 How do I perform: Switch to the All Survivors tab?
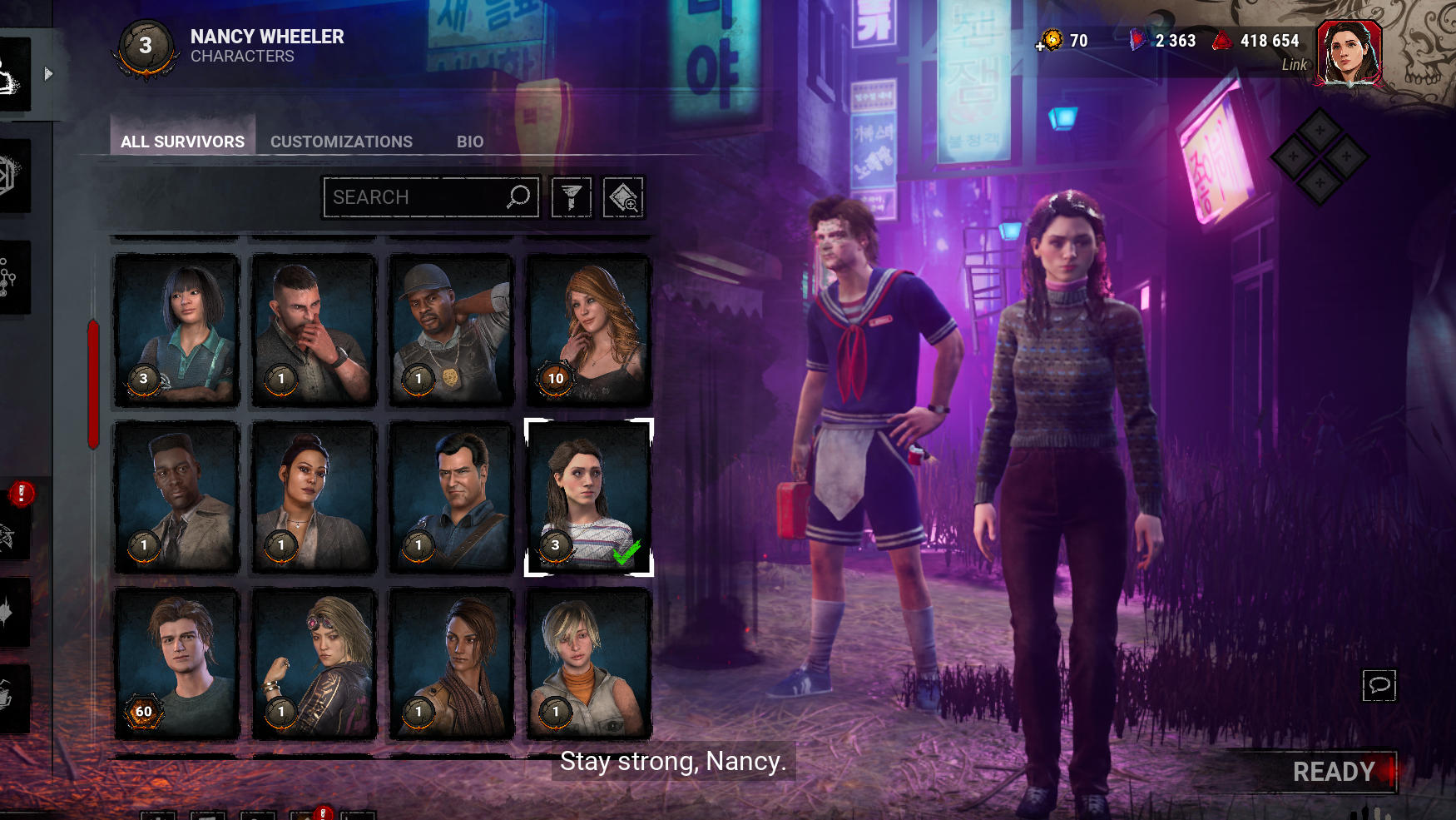(x=182, y=142)
